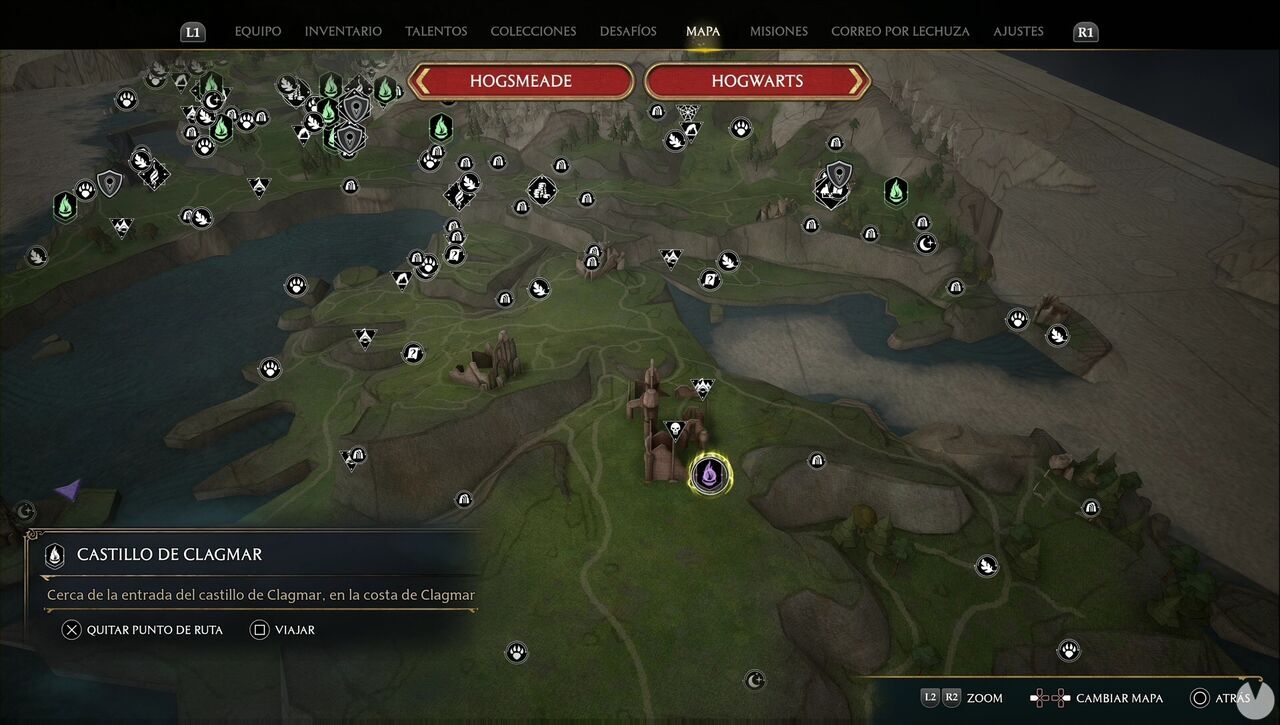1280x725 pixels.
Task: Click a green Floo Flame fast-travel icon
Action: click(x=894, y=192)
